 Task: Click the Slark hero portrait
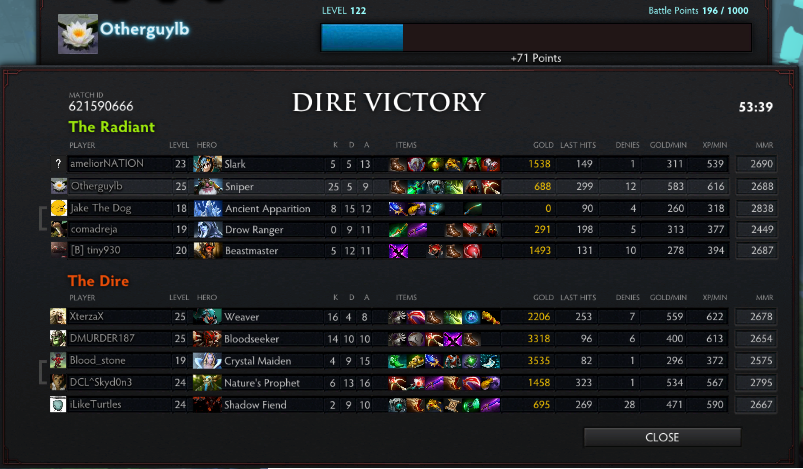(208, 164)
